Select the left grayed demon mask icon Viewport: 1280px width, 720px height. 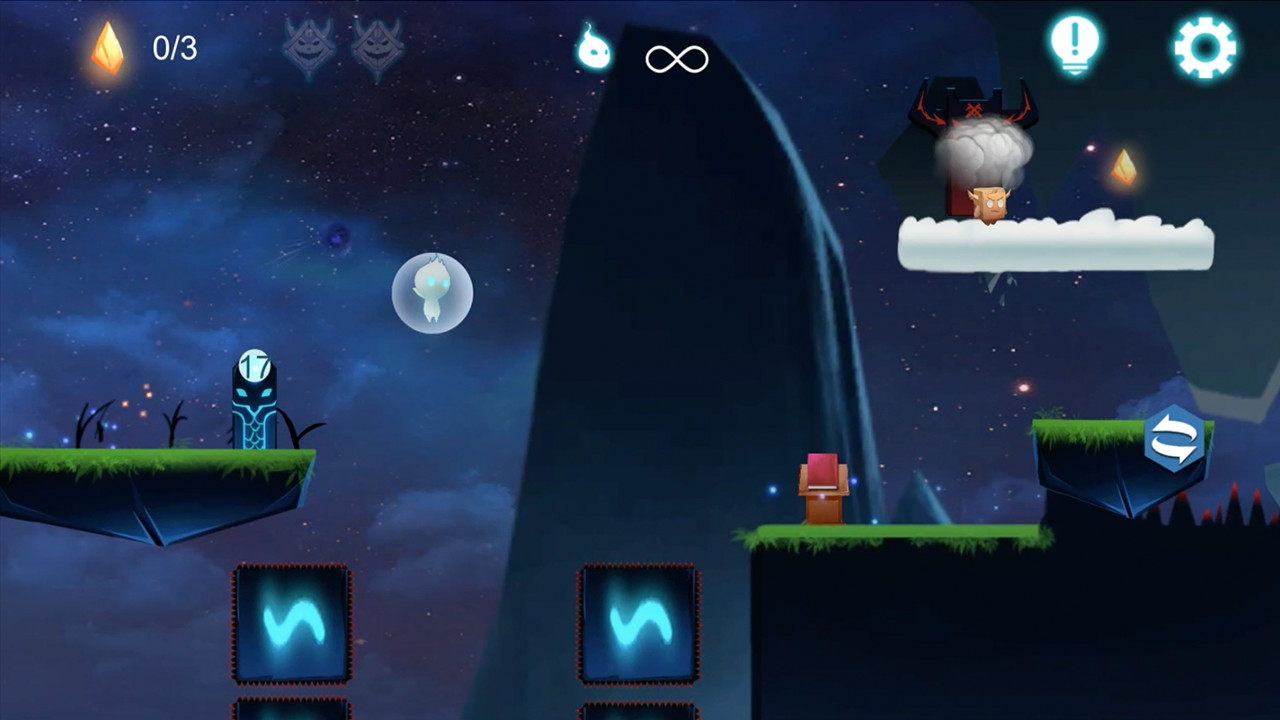pos(310,45)
